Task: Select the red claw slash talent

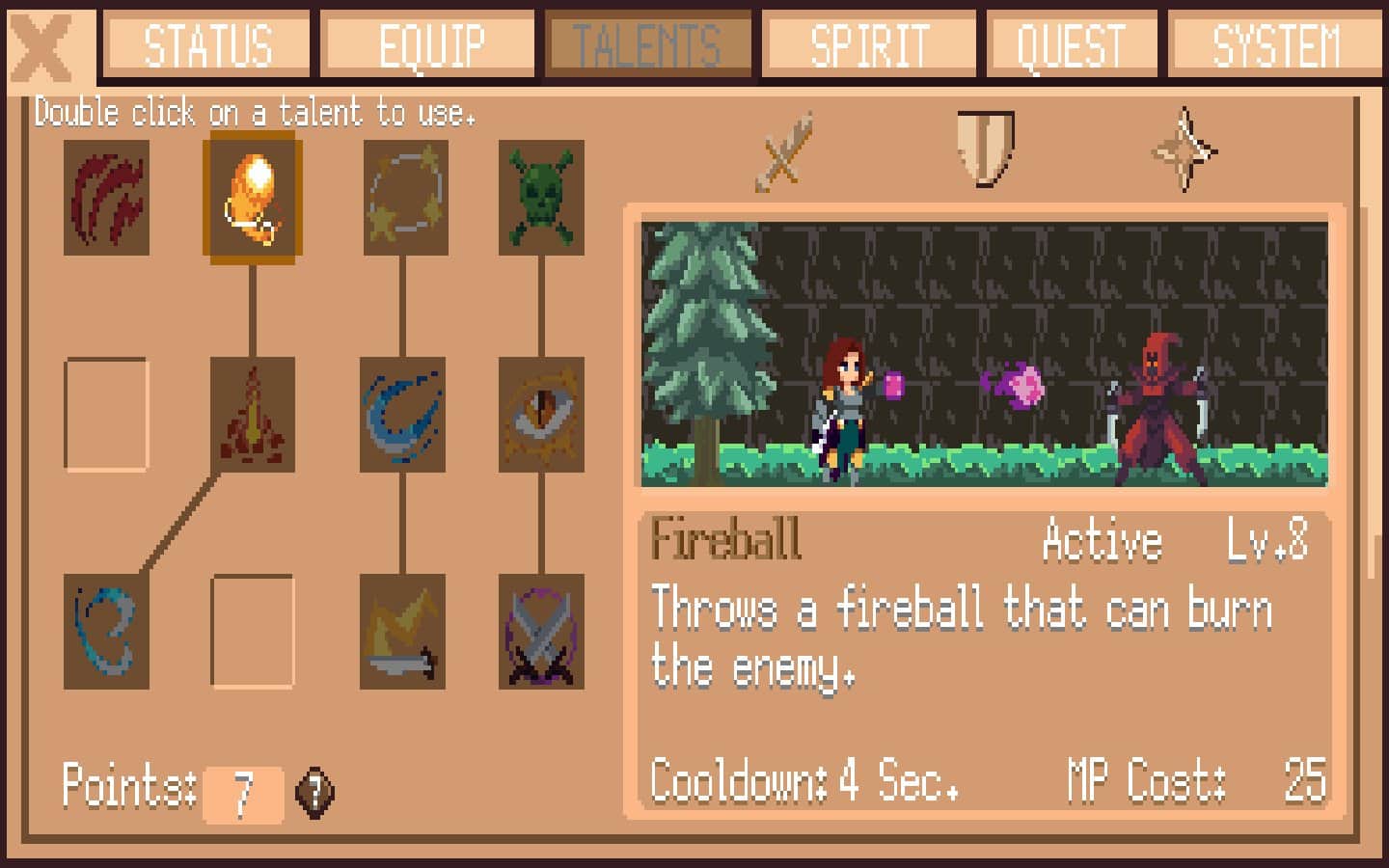Action: (x=106, y=198)
